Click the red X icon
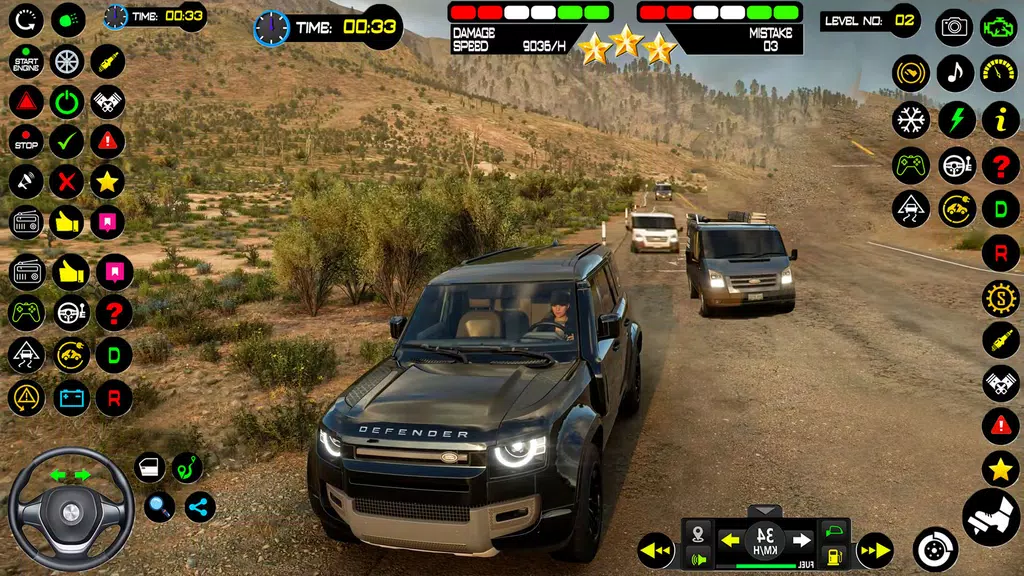 click(x=67, y=182)
